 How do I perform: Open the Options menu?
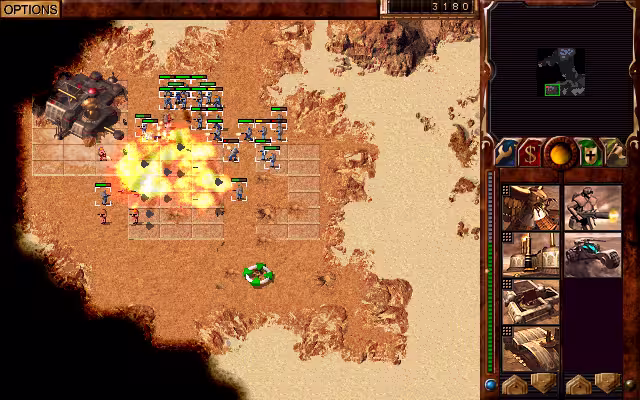[x=29, y=8]
